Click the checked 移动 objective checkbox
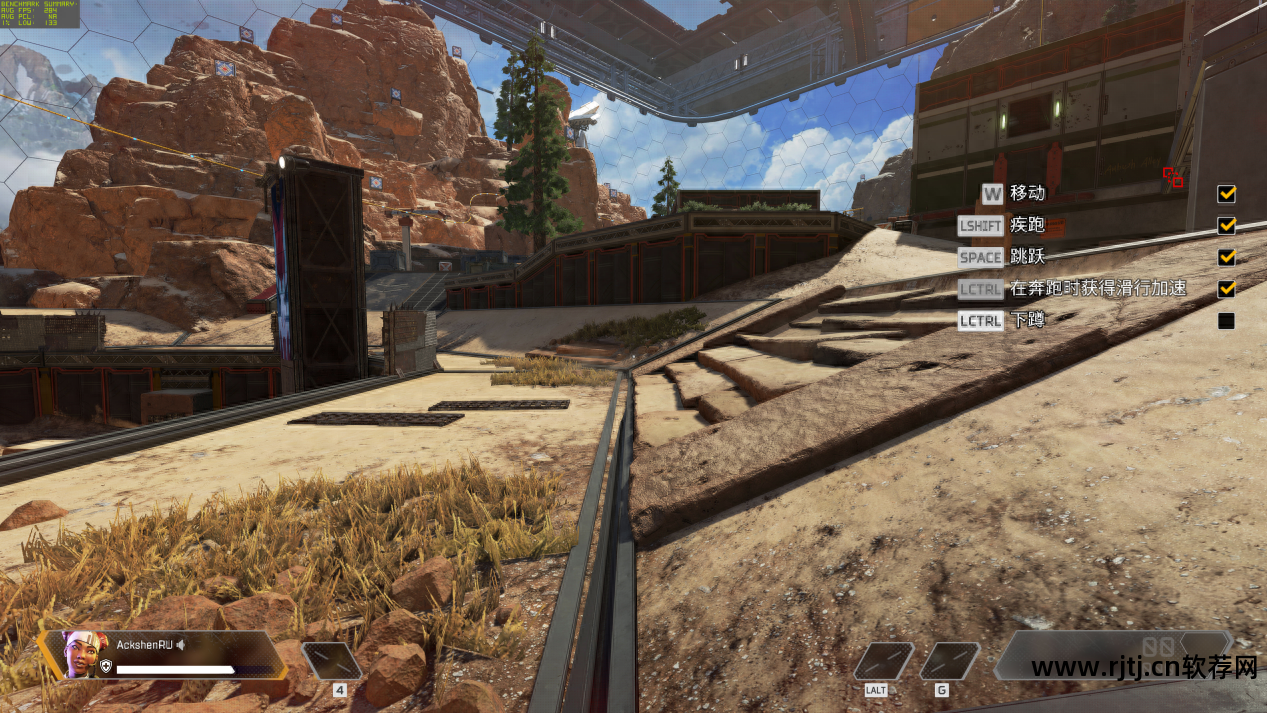Viewport: 1267px width, 713px height. (x=1226, y=193)
